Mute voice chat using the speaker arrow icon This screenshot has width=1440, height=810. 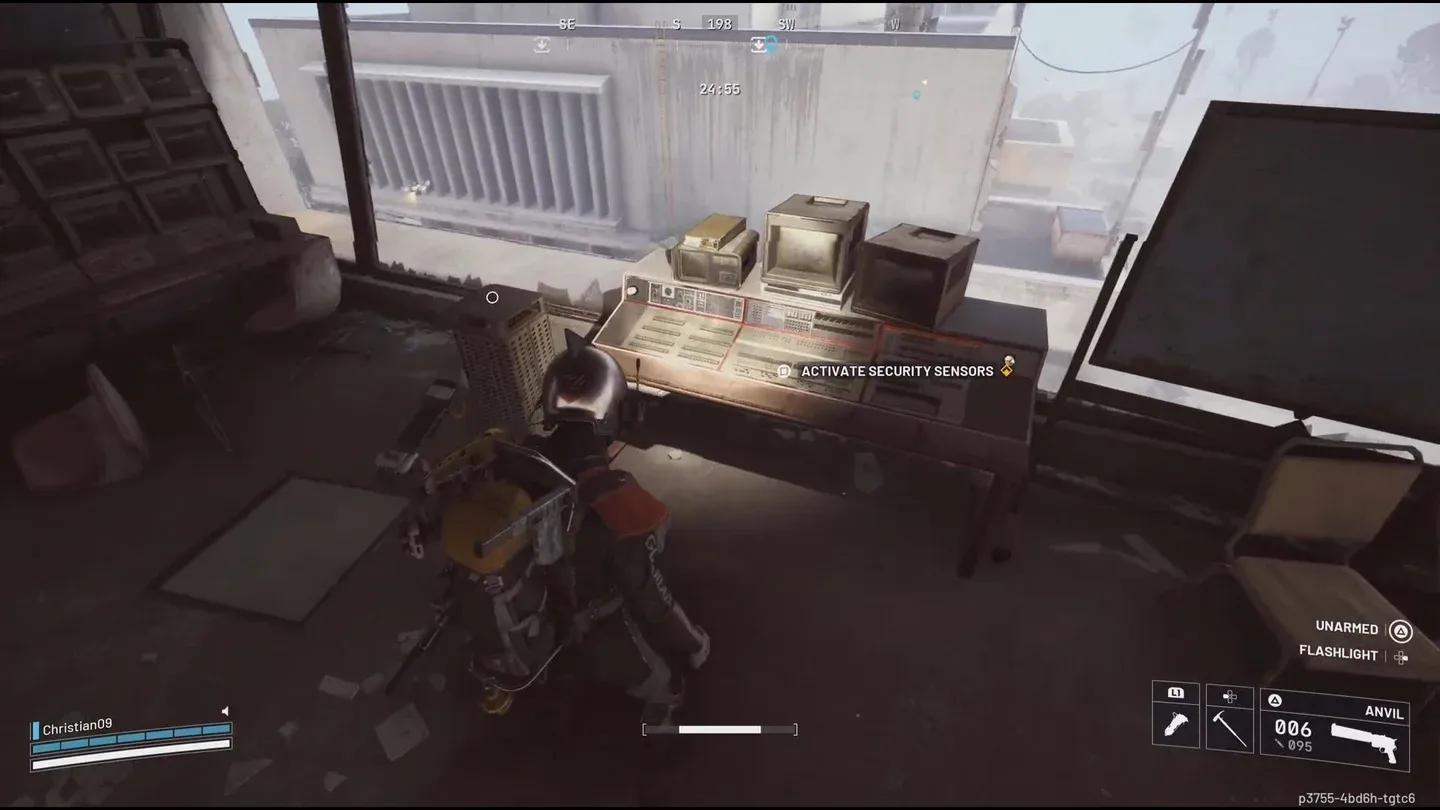tap(224, 709)
